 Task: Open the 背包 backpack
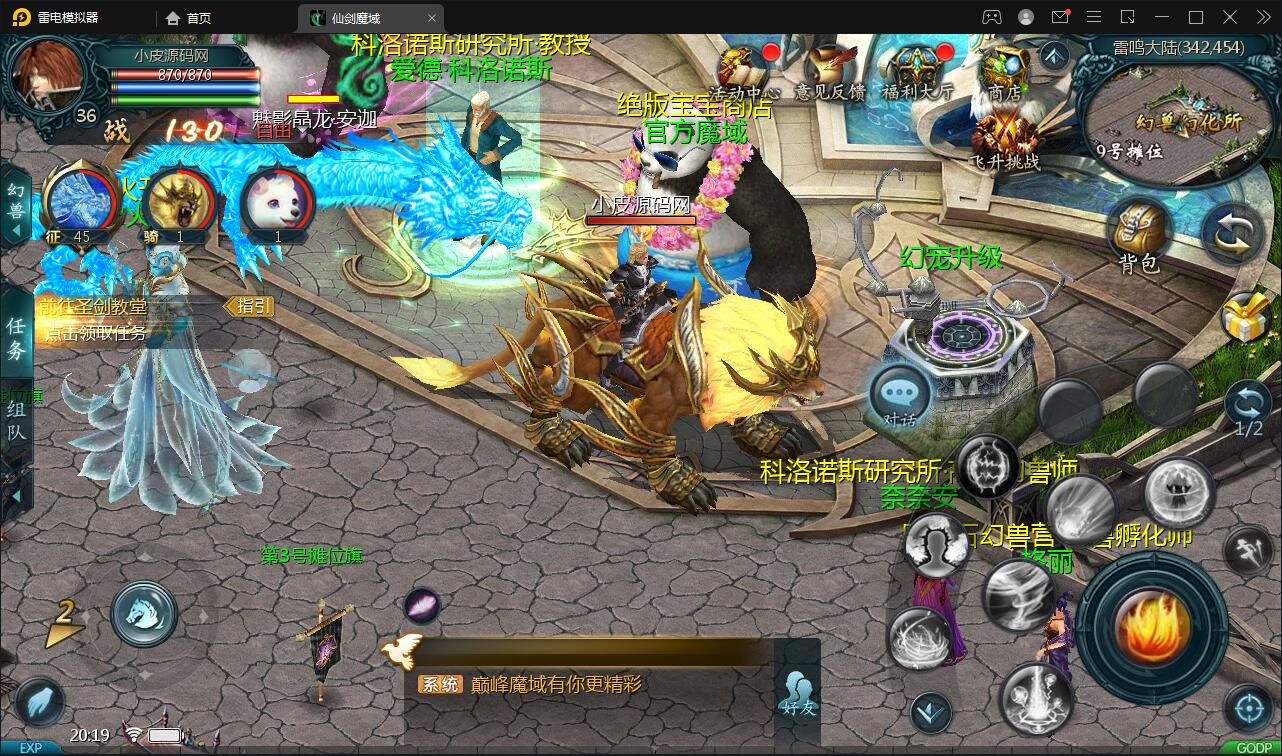point(1139,236)
